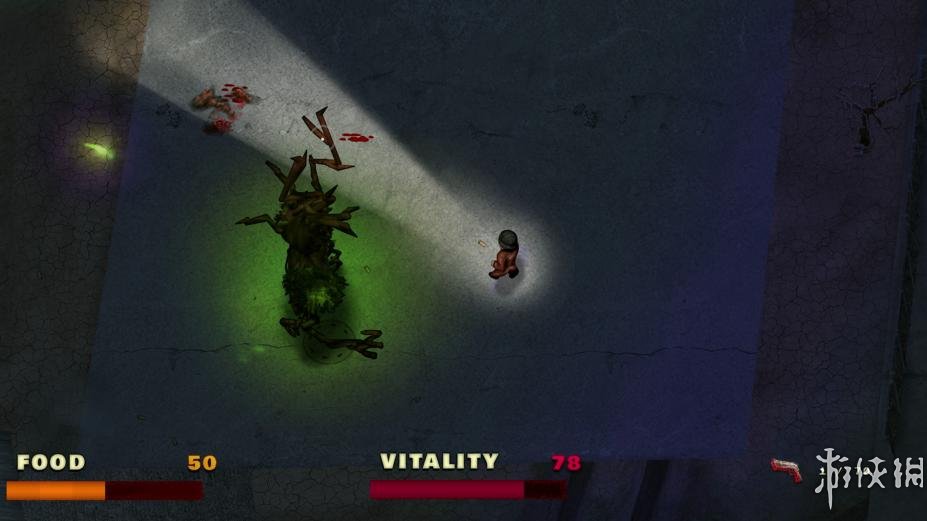Screen dimensions: 927x521
Task: Select the red pistol weapon icon
Action: pos(787,469)
